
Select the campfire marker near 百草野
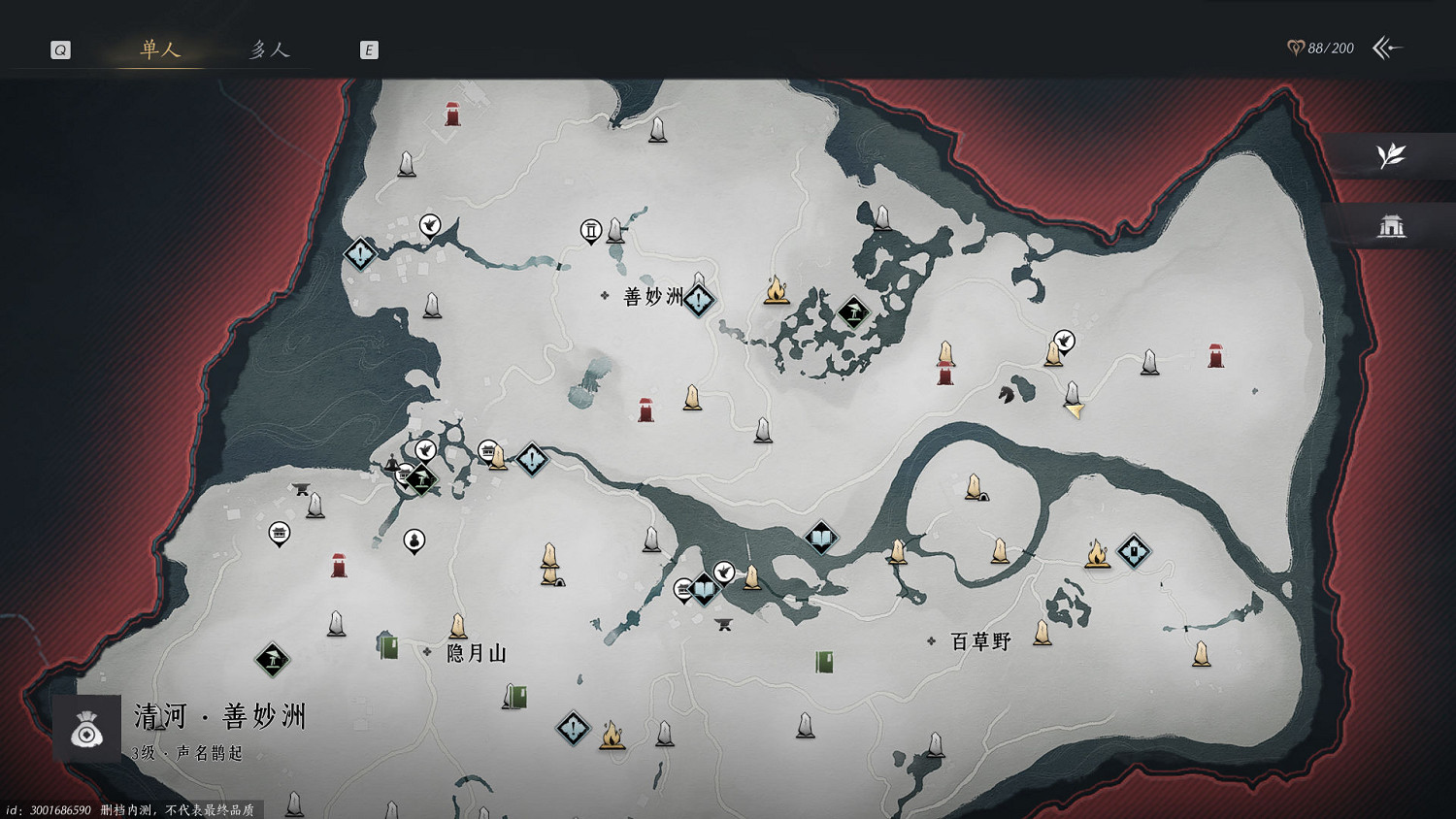[1097, 555]
